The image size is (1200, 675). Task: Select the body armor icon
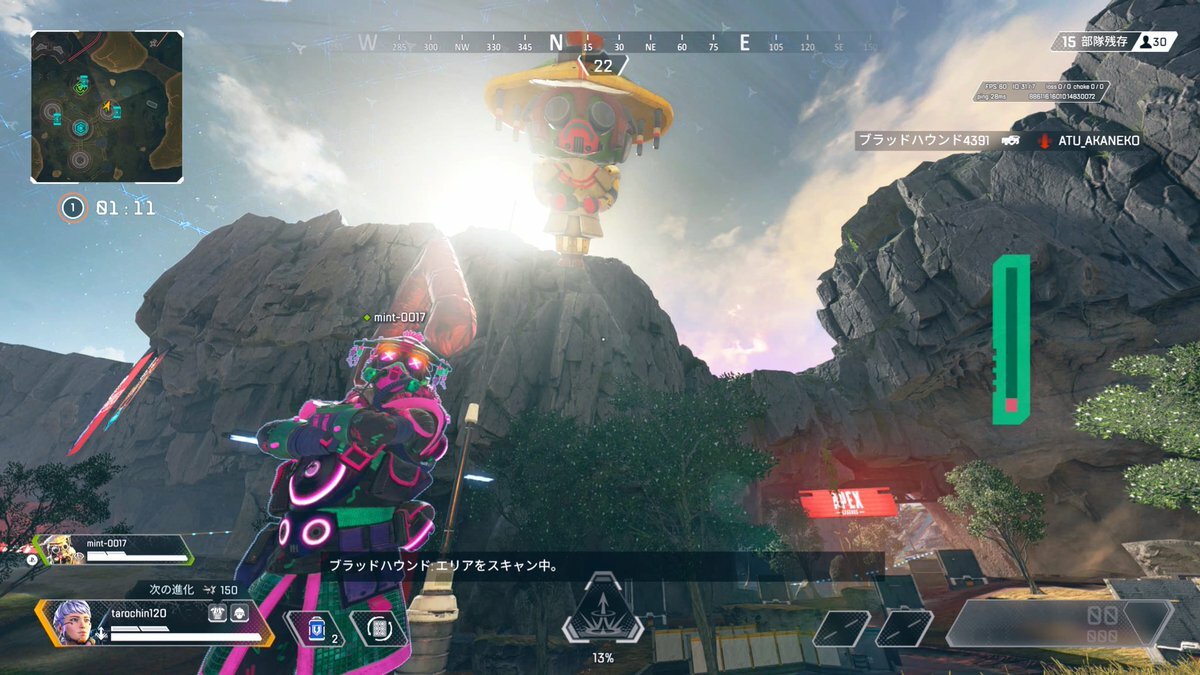pos(217,614)
